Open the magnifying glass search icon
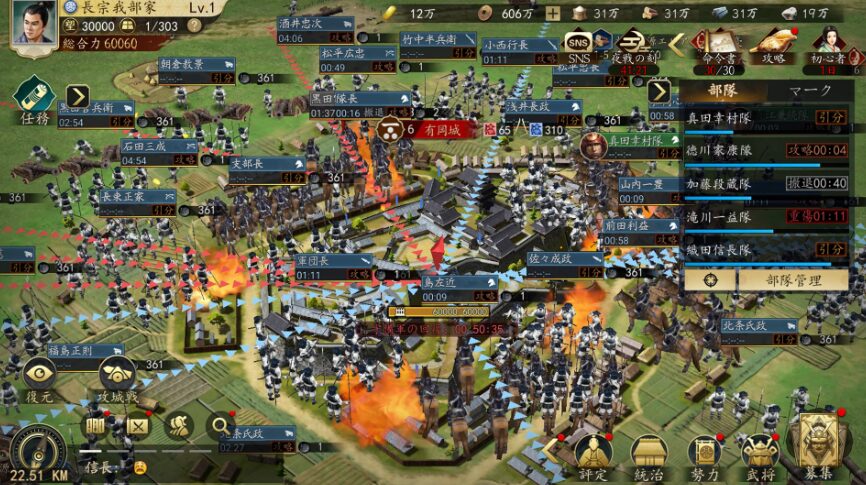 click(220, 425)
